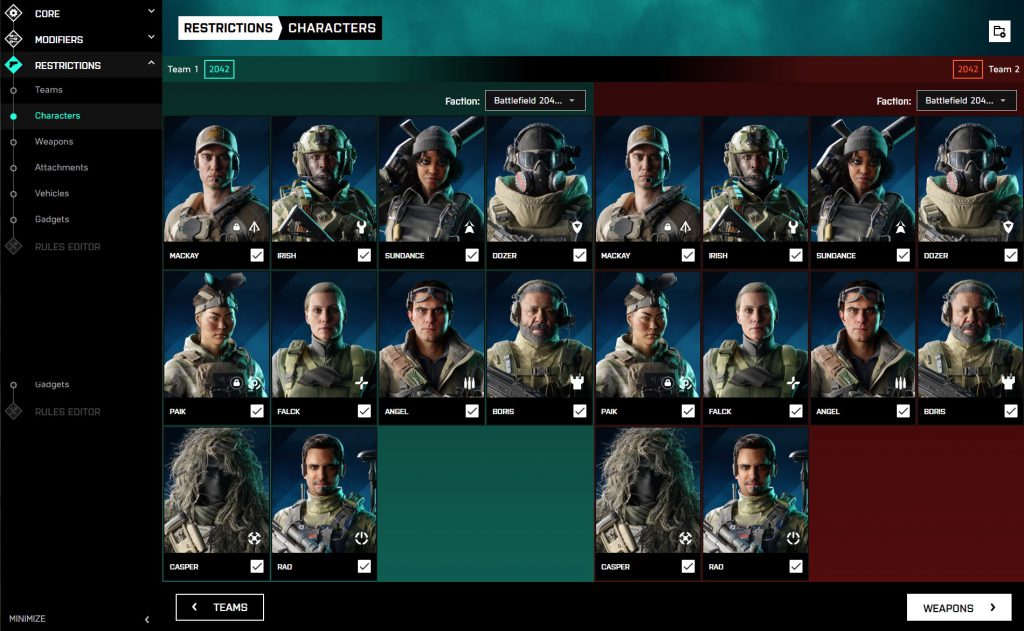
Task: Select Sundance portrait for Team 1
Action: point(431,180)
